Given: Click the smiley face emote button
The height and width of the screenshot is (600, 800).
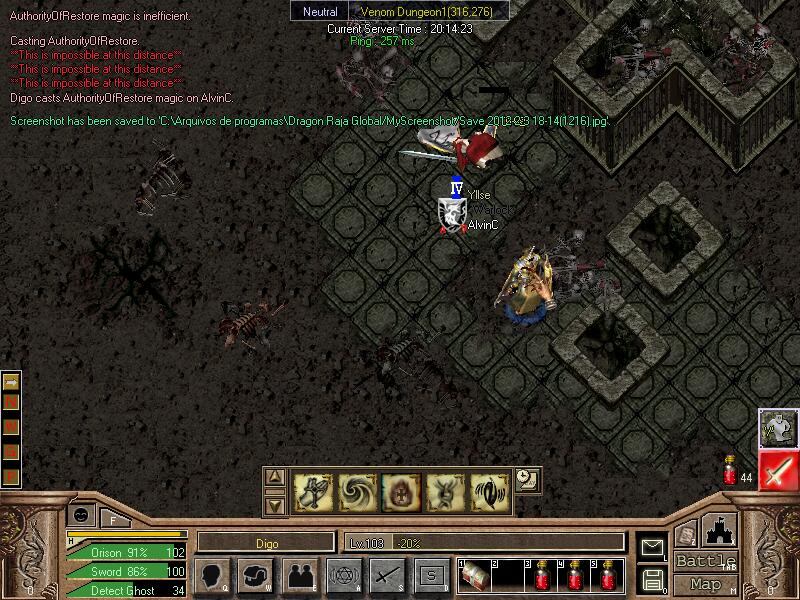Looking at the screenshot, I should click(x=80, y=514).
